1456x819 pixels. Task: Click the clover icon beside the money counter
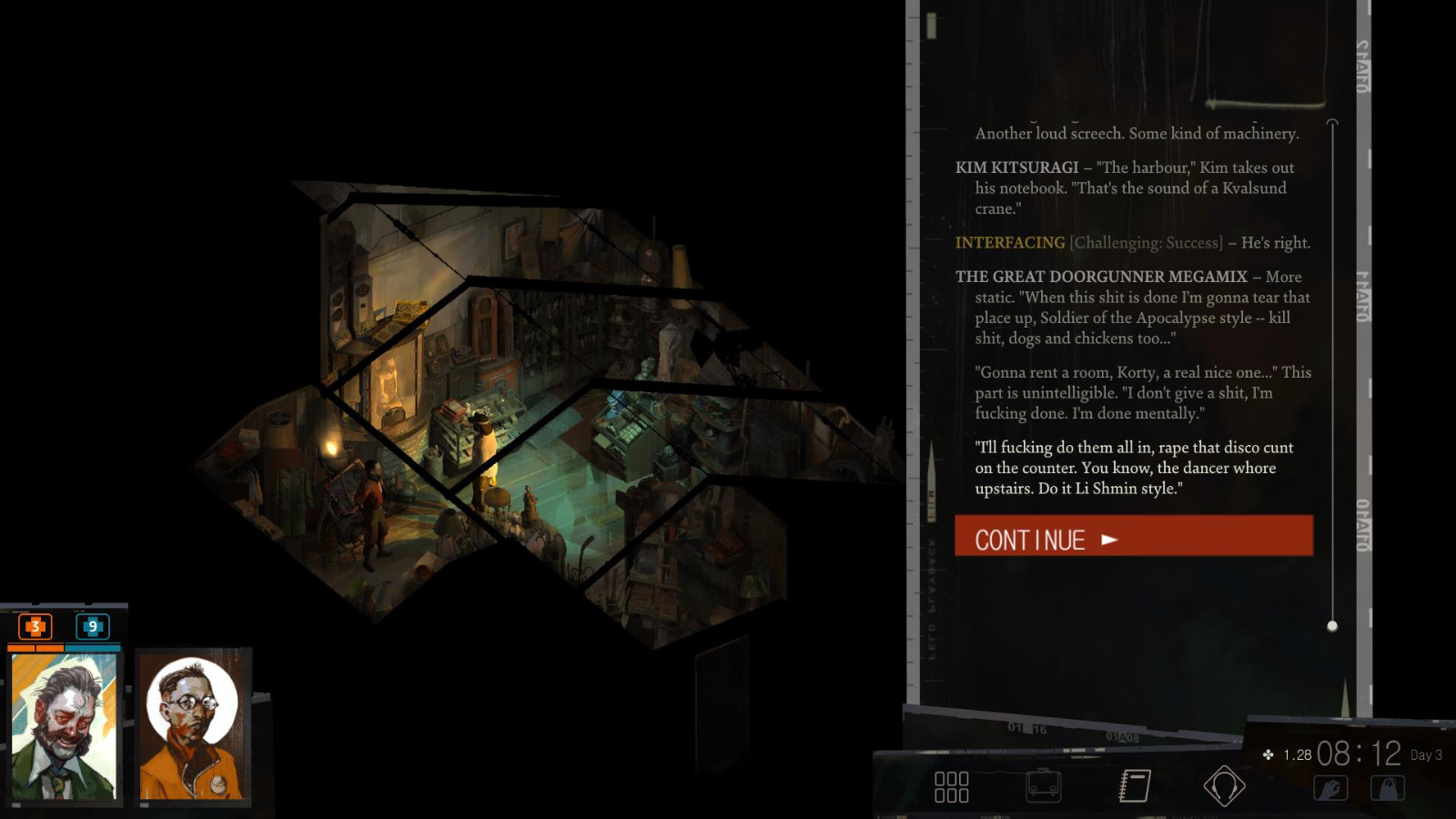point(1267,754)
